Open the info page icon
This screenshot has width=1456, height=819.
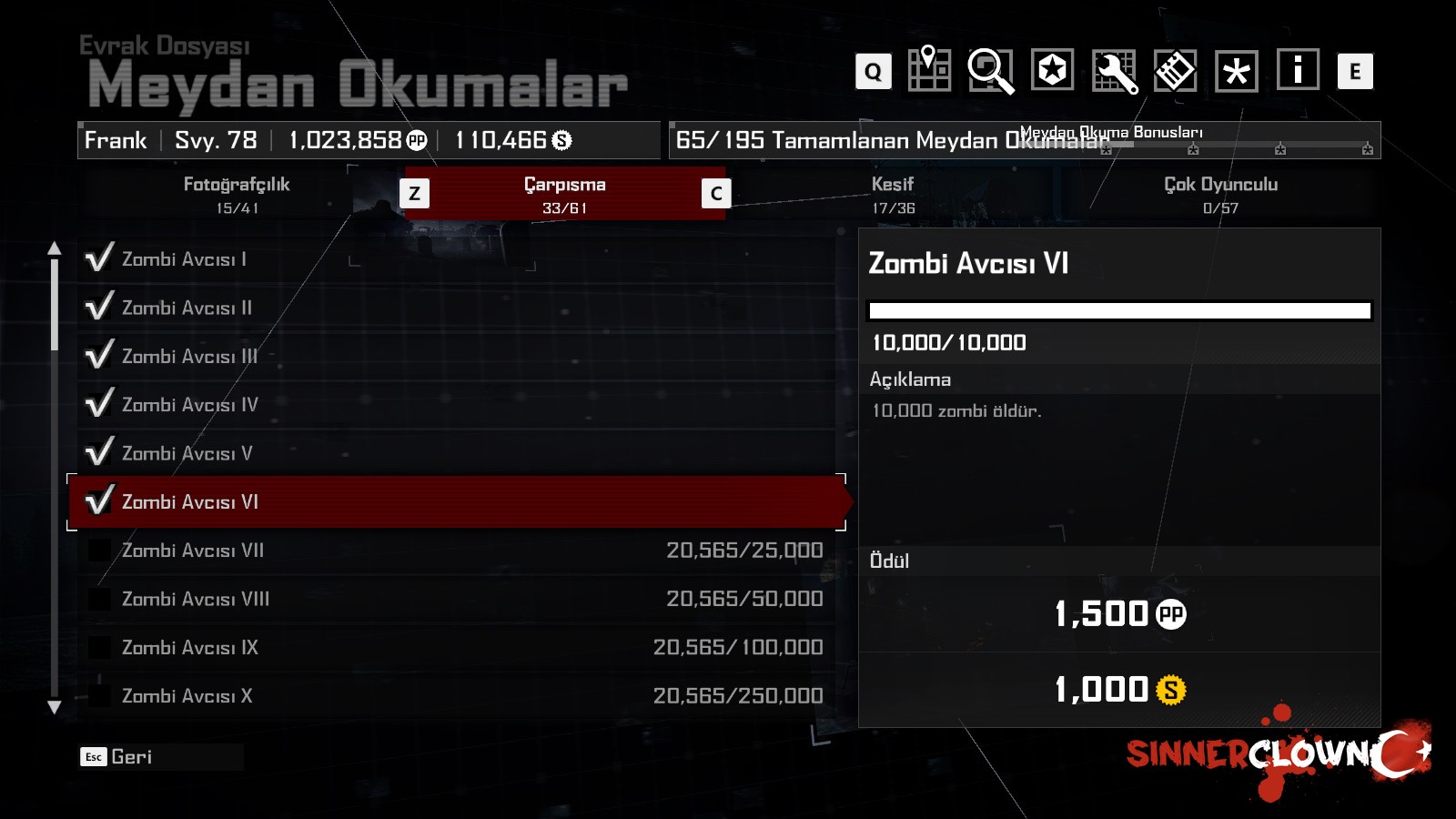[x=1298, y=70]
